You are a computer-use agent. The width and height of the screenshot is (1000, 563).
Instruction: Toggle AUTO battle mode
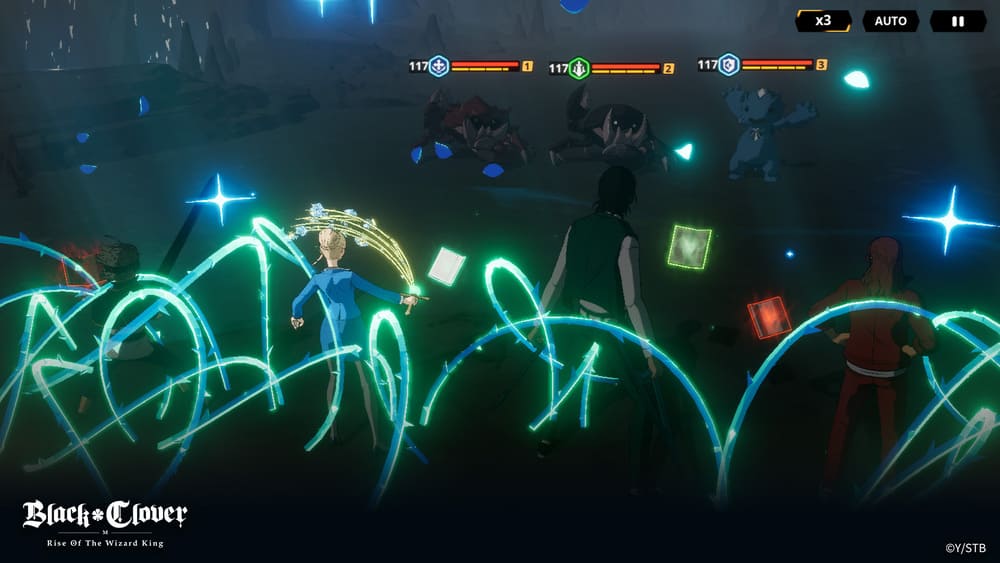point(890,21)
